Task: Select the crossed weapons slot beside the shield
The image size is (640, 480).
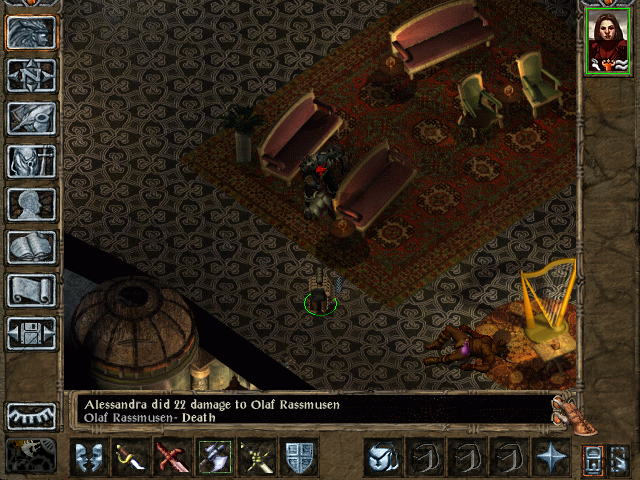Action: (256, 457)
